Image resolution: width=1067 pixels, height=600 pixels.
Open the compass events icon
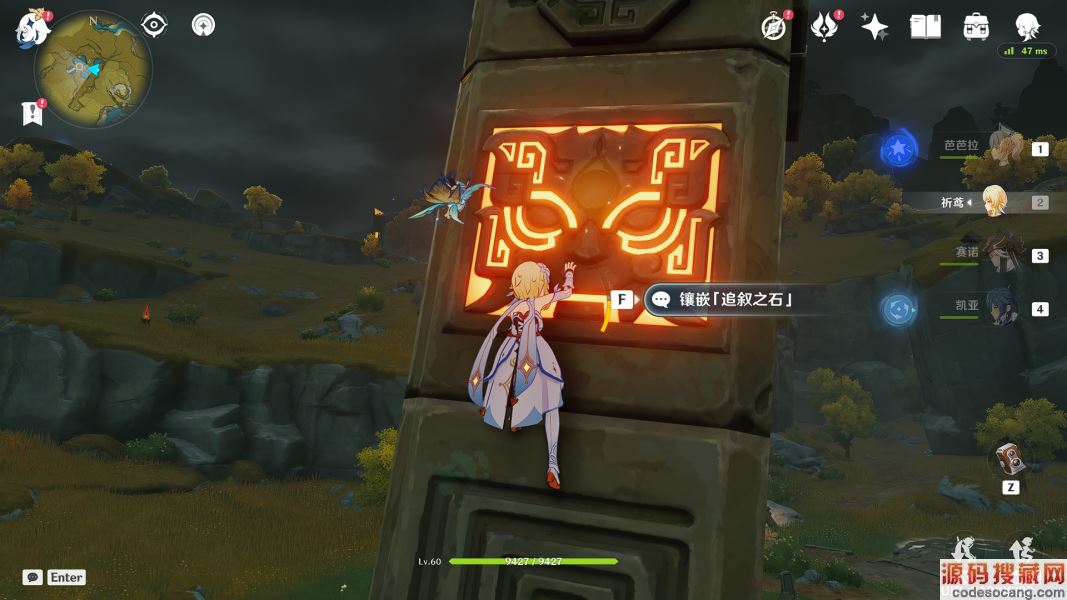click(773, 27)
